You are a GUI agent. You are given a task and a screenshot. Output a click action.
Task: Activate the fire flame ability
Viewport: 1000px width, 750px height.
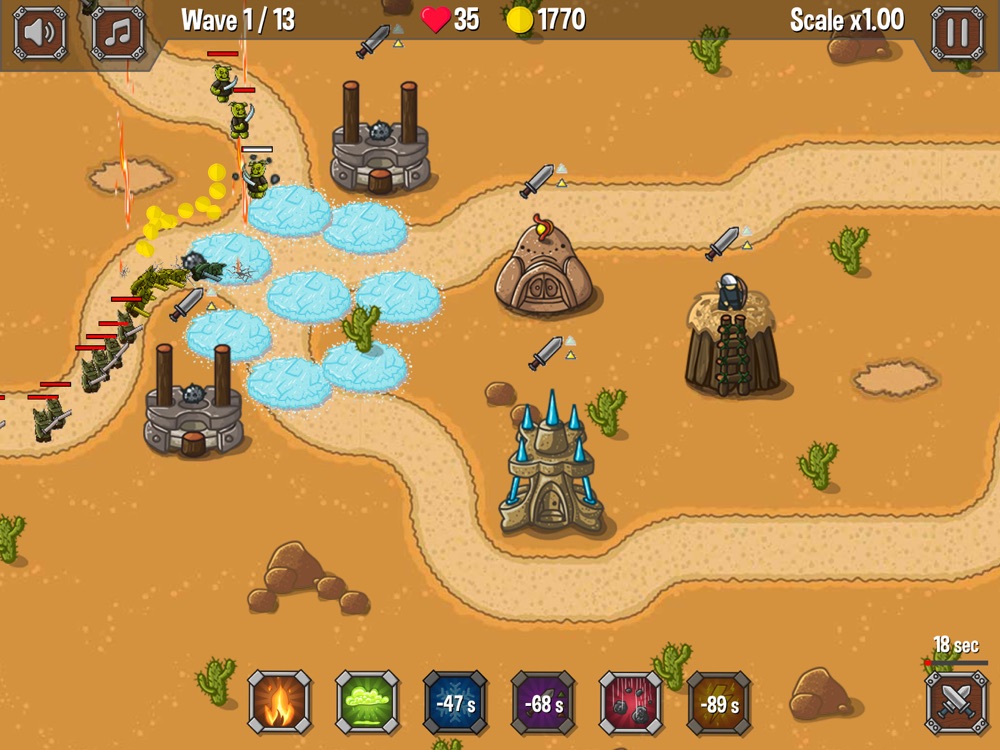(x=280, y=703)
